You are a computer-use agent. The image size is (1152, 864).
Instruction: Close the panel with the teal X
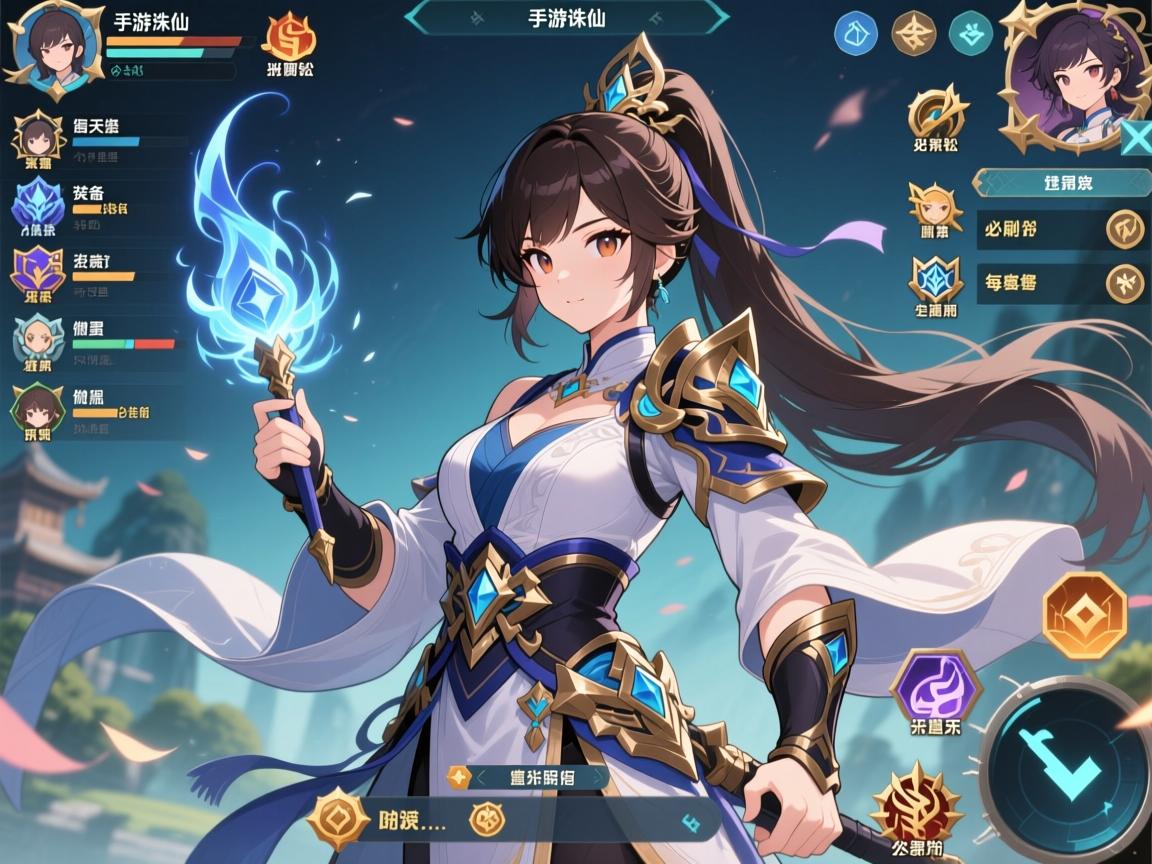1136,138
